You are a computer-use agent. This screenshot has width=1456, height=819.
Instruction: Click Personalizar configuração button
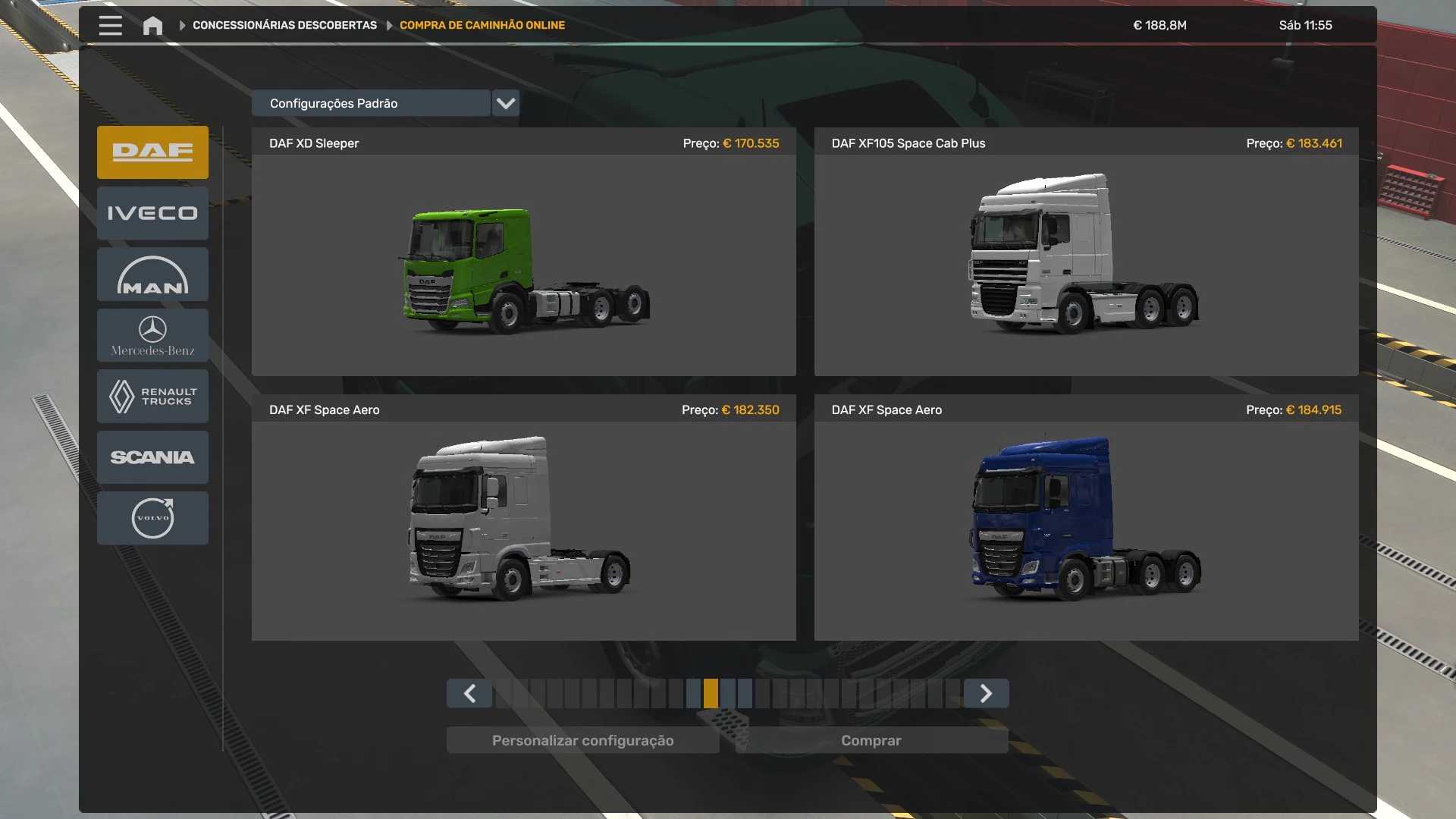tap(582, 740)
